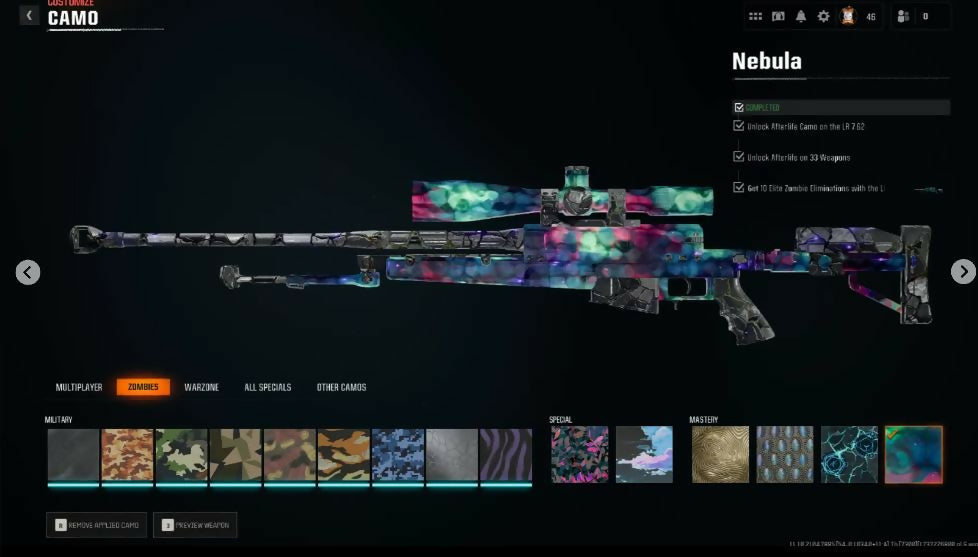This screenshot has height=557, width=978.
Task: Switch to the Multiplayer camo tab
Action: coord(79,387)
